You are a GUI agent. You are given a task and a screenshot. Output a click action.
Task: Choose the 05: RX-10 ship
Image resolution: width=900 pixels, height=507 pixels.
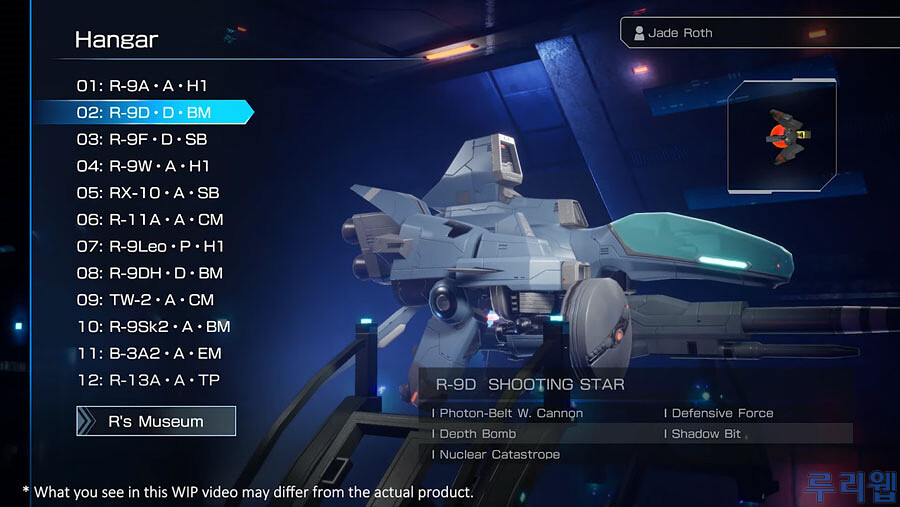pos(148,193)
